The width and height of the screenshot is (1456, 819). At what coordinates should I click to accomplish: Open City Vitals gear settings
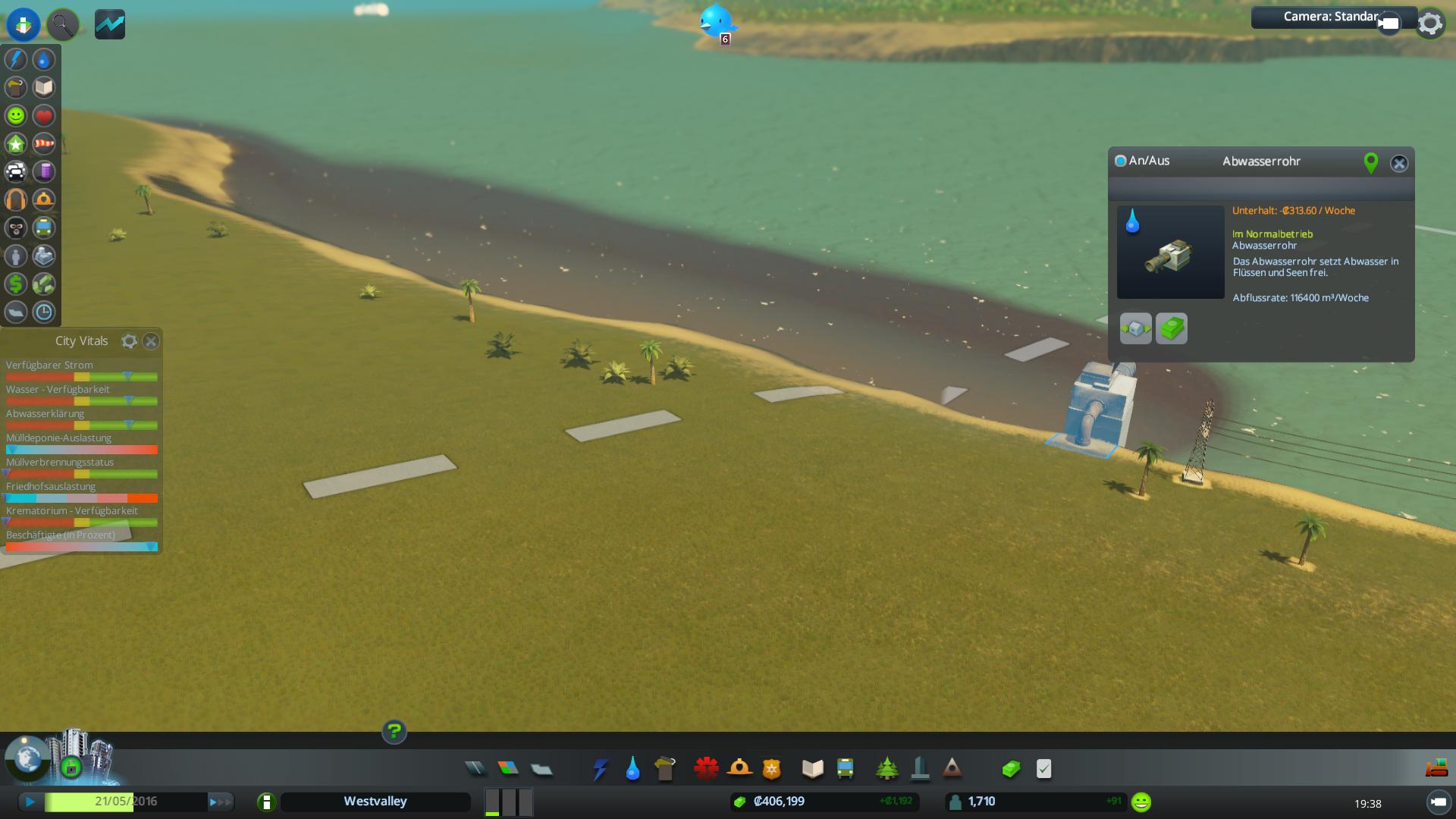tap(130, 341)
